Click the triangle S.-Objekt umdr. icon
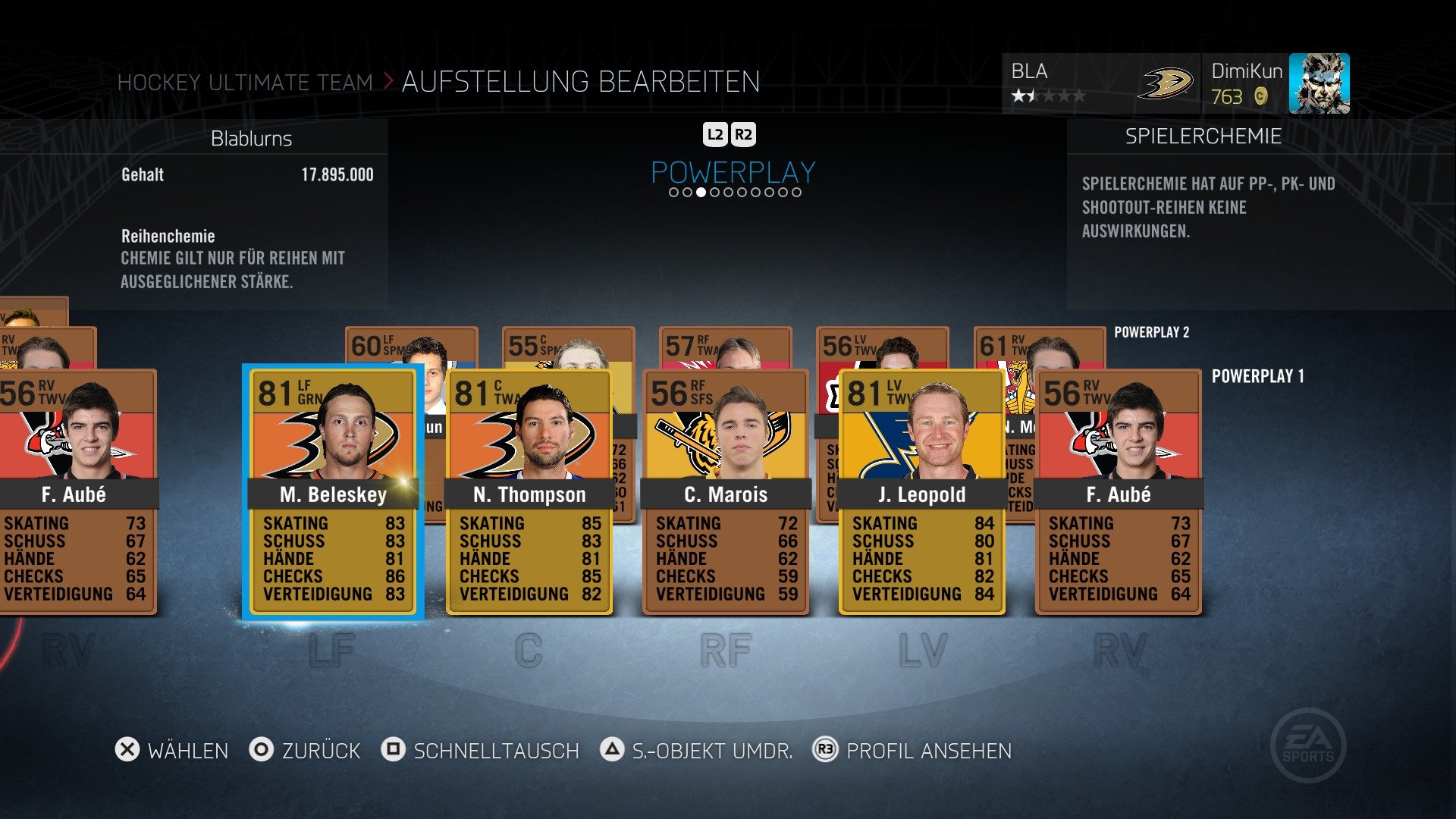 pyautogui.click(x=611, y=751)
